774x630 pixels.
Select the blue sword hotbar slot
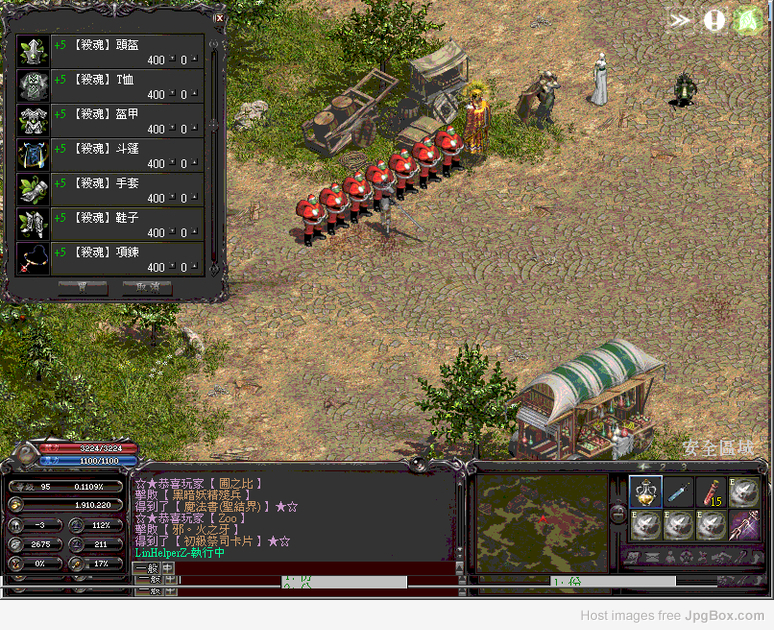tap(679, 492)
